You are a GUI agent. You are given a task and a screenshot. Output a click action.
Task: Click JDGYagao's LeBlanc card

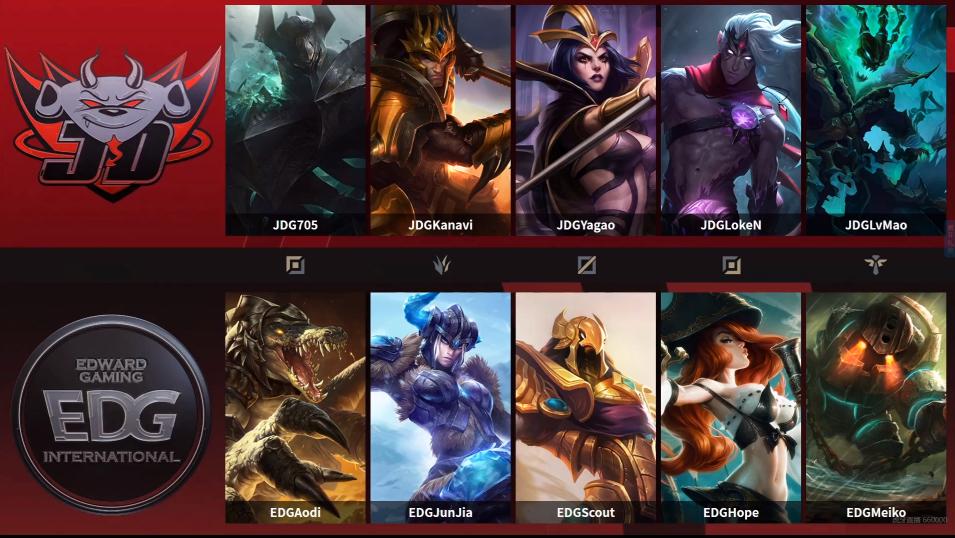(x=586, y=120)
